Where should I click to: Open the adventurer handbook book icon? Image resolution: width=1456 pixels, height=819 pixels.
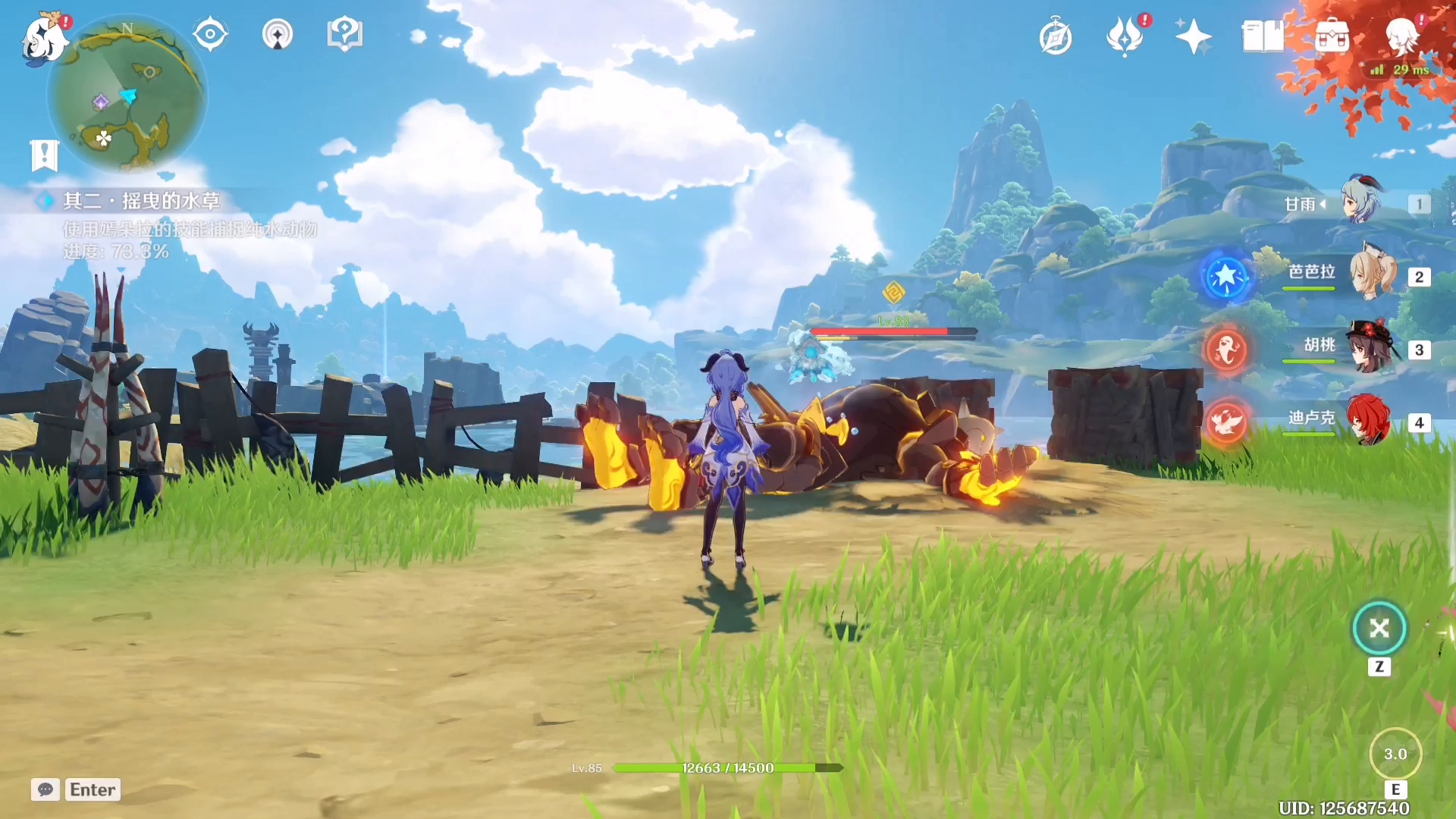(1263, 36)
